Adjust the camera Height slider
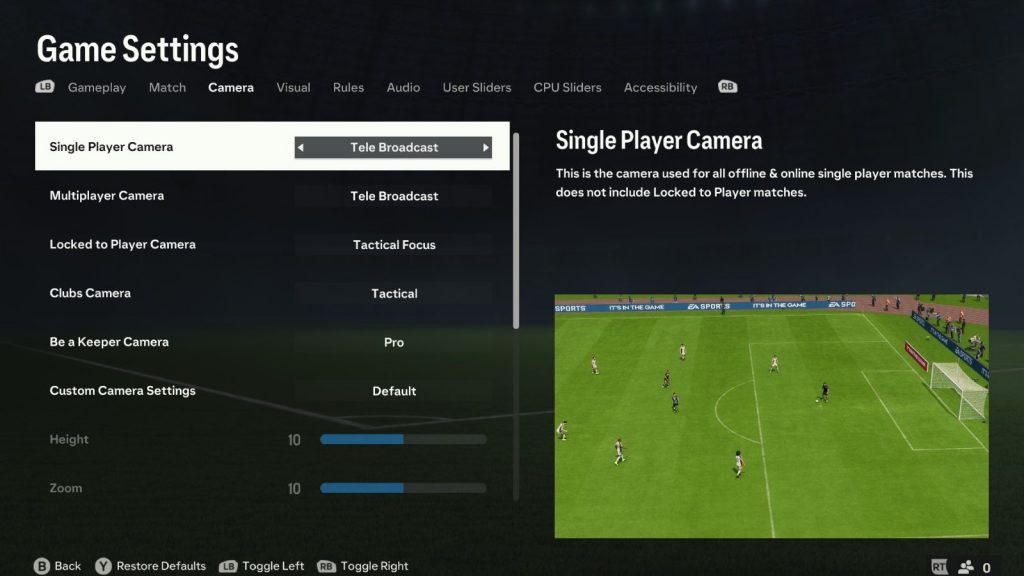Viewport: 1024px width, 576px height. [x=403, y=440]
